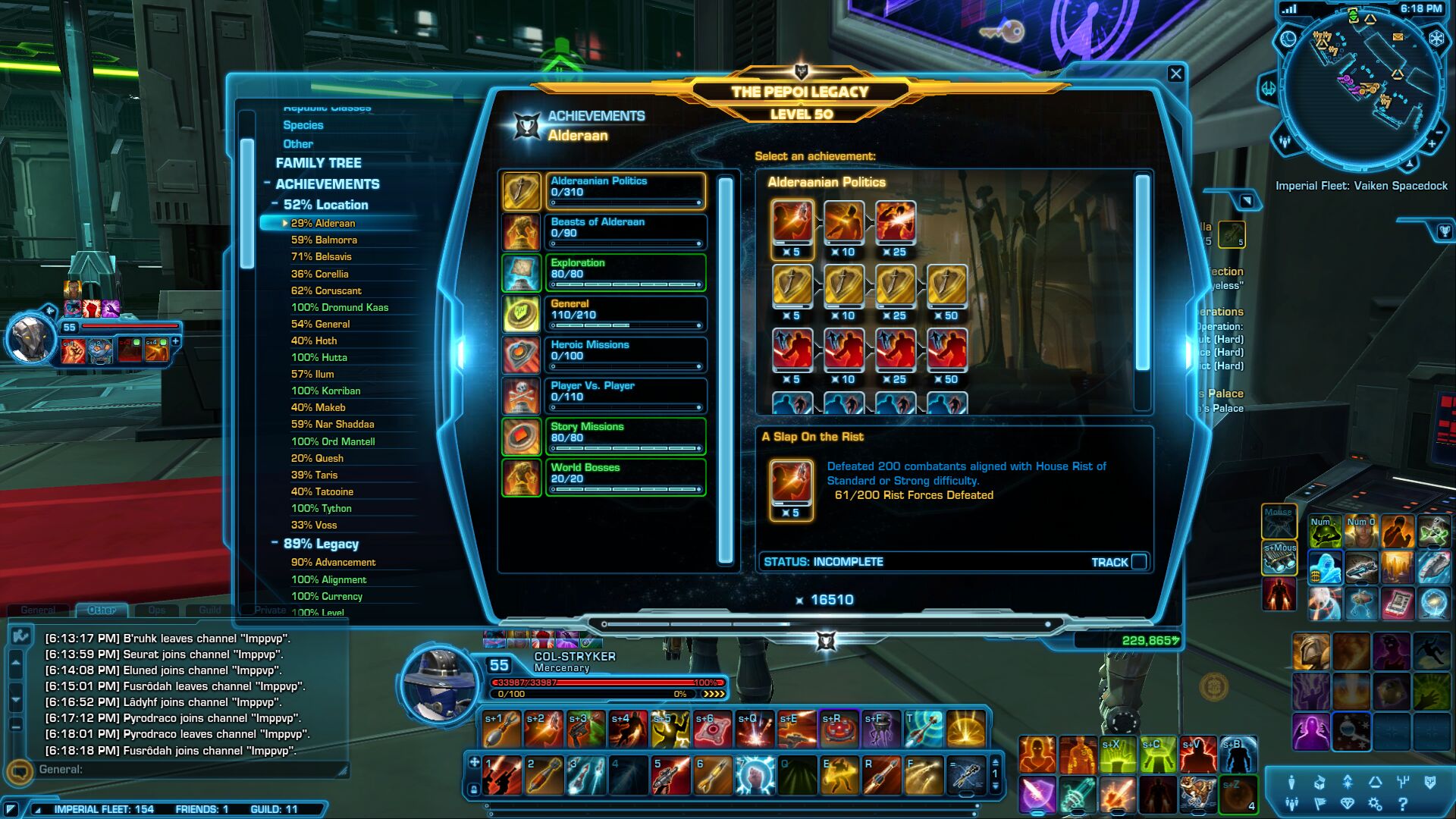Viewport: 1456px width, 819px height.
Task: Select Legacy Advancement achievements
Action: click(333, 562)
